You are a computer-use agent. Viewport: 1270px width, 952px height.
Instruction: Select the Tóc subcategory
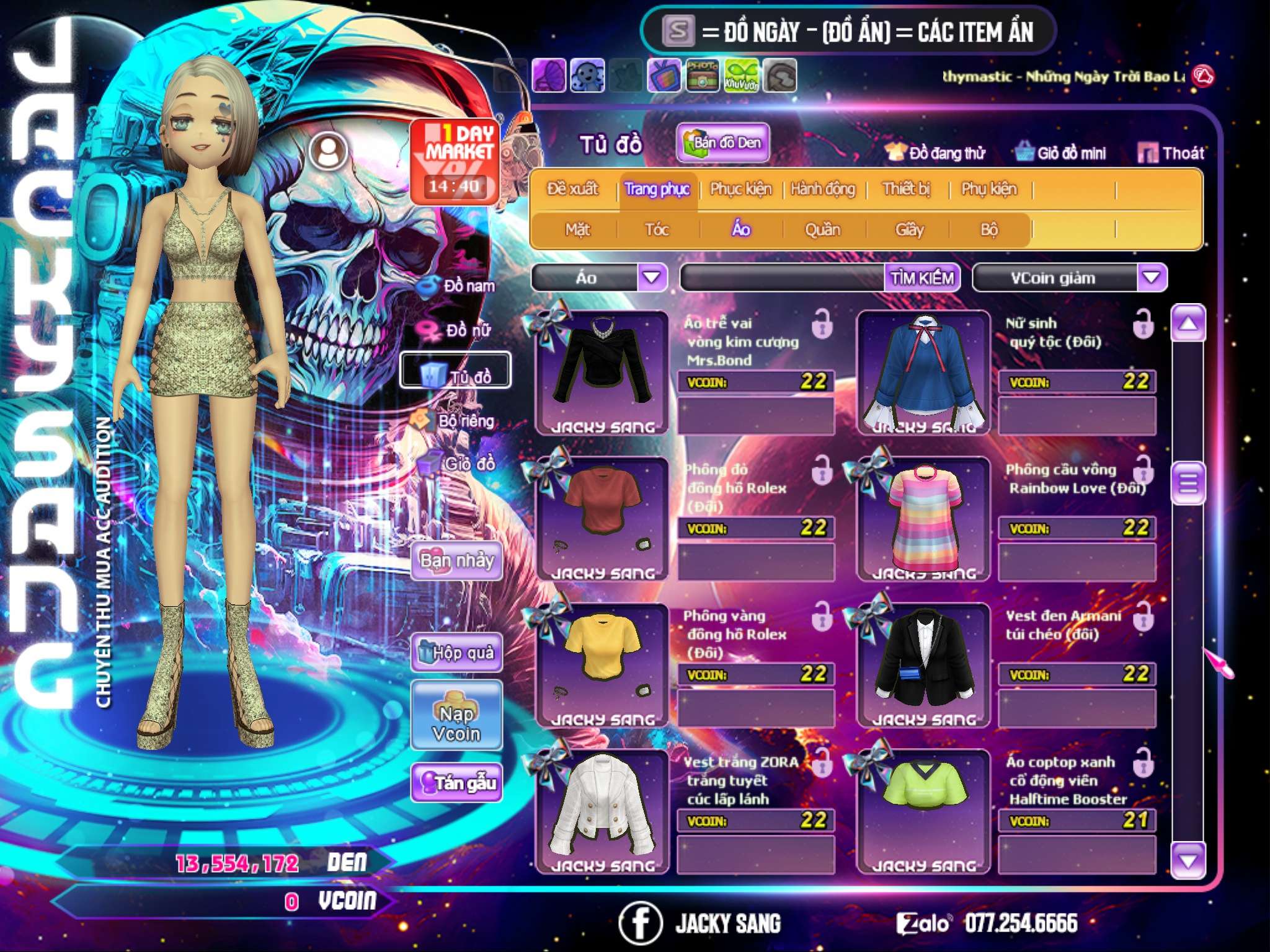click(x=657, y=230)
